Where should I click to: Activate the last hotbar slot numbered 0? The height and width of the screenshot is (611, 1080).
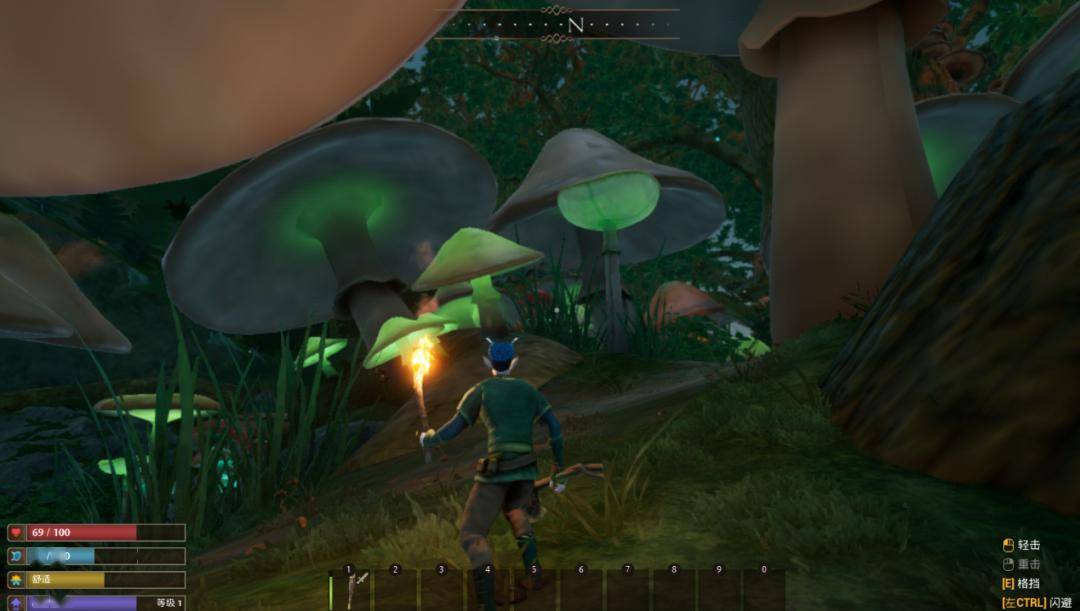(x=765, y=590)
